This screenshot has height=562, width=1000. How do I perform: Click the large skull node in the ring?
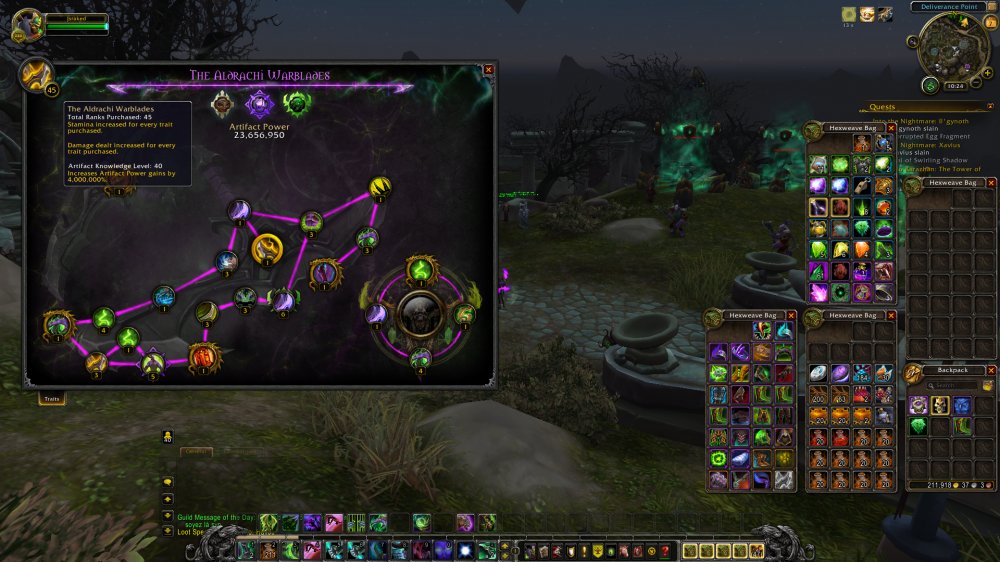point(420,314)
